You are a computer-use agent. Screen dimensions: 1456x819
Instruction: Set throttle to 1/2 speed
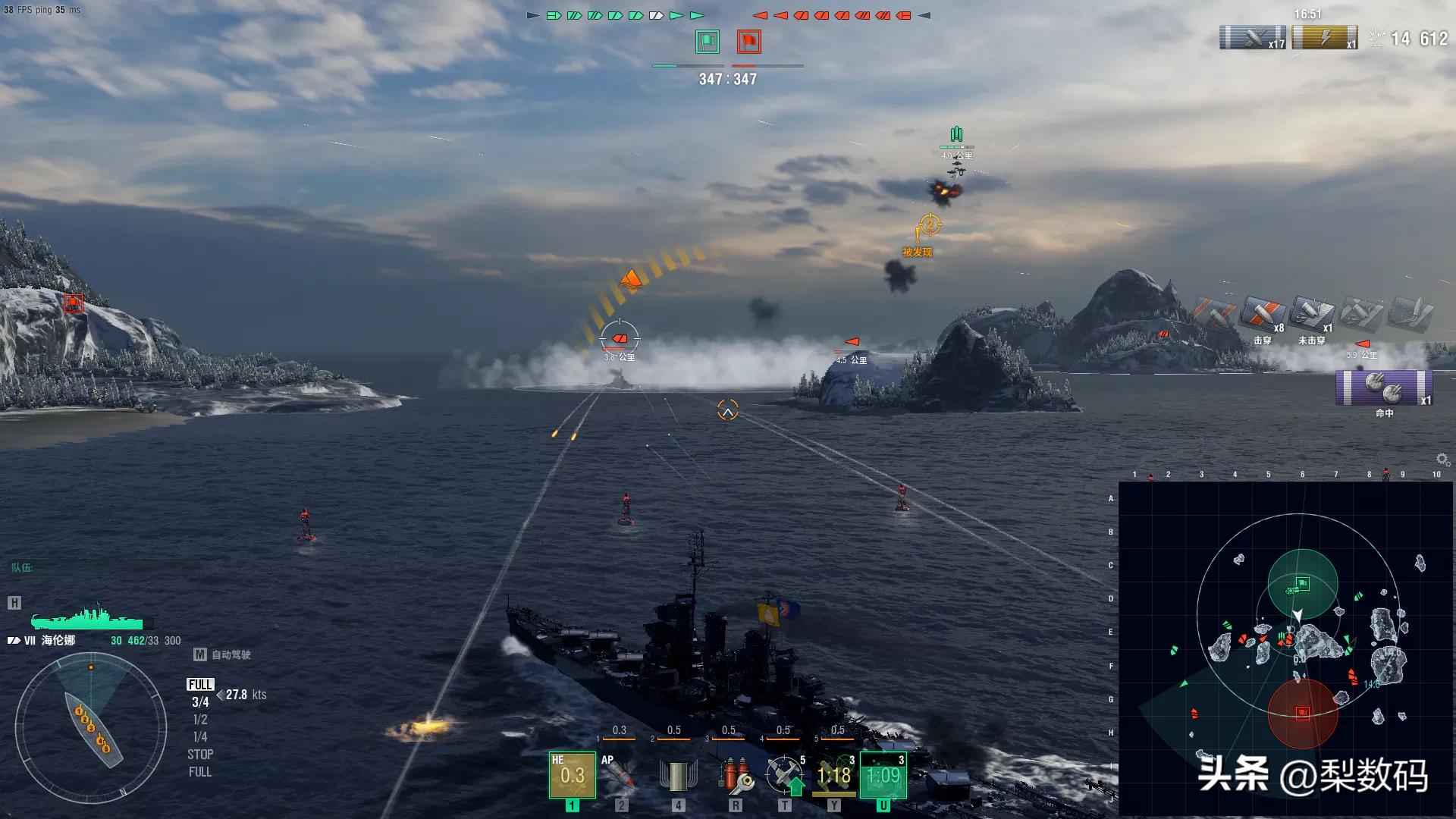pos(200,720)
